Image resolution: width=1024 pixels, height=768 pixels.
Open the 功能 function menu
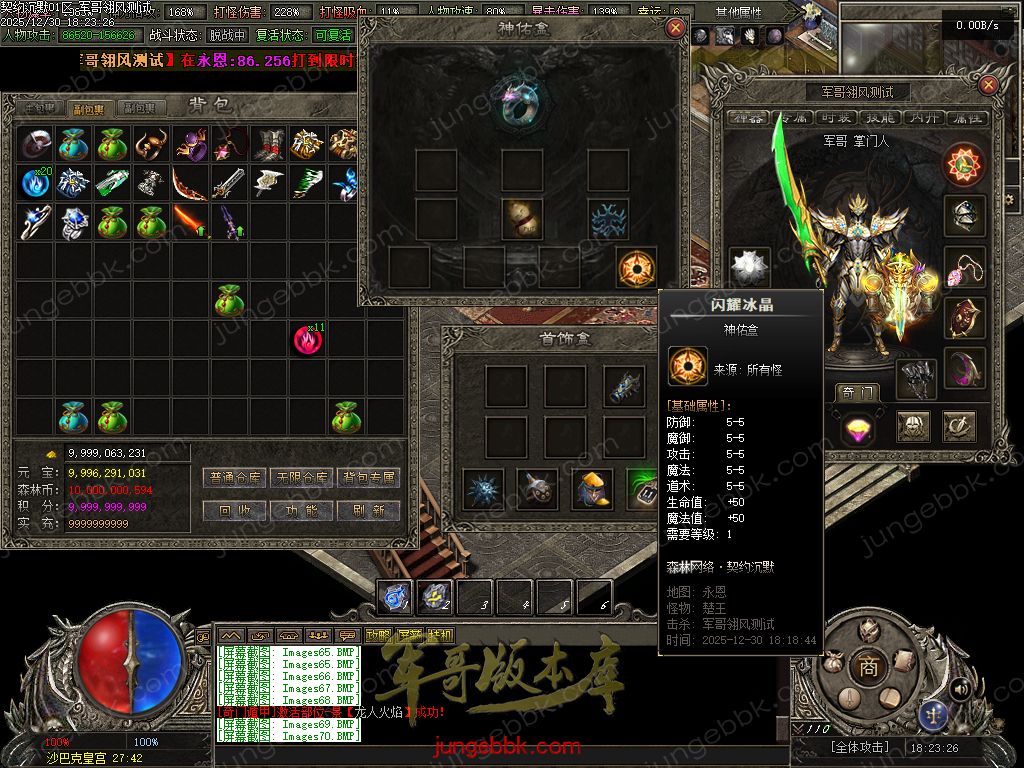coord(301,510)
